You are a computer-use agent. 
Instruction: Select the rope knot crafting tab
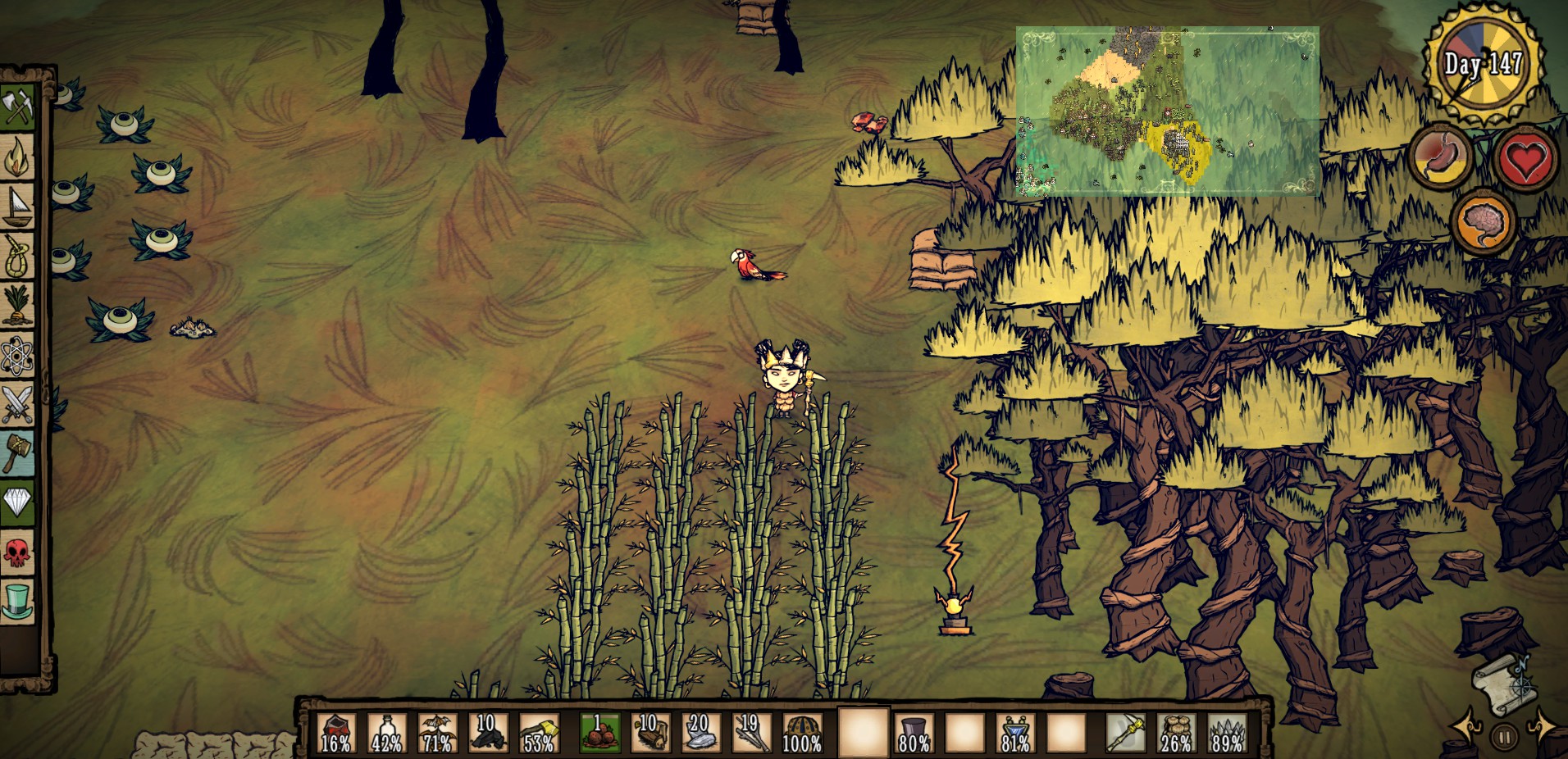18,257
